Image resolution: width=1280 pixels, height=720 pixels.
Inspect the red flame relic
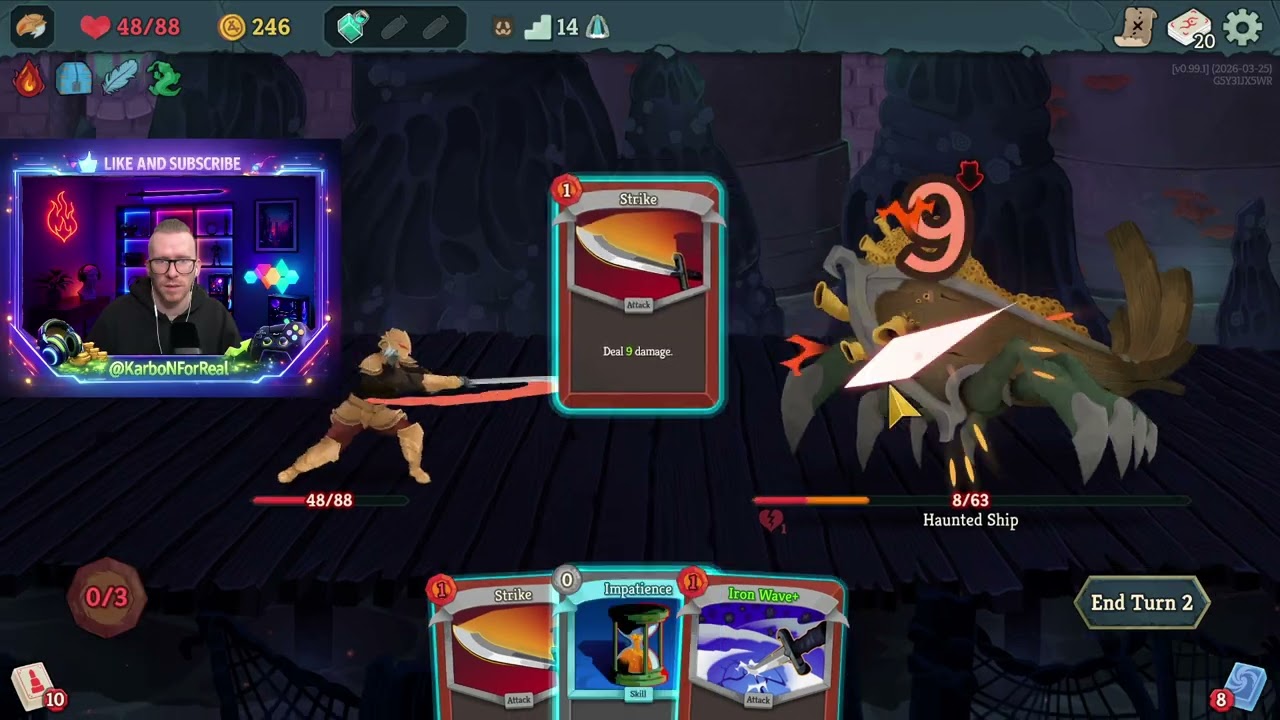[x=29, y=79]
